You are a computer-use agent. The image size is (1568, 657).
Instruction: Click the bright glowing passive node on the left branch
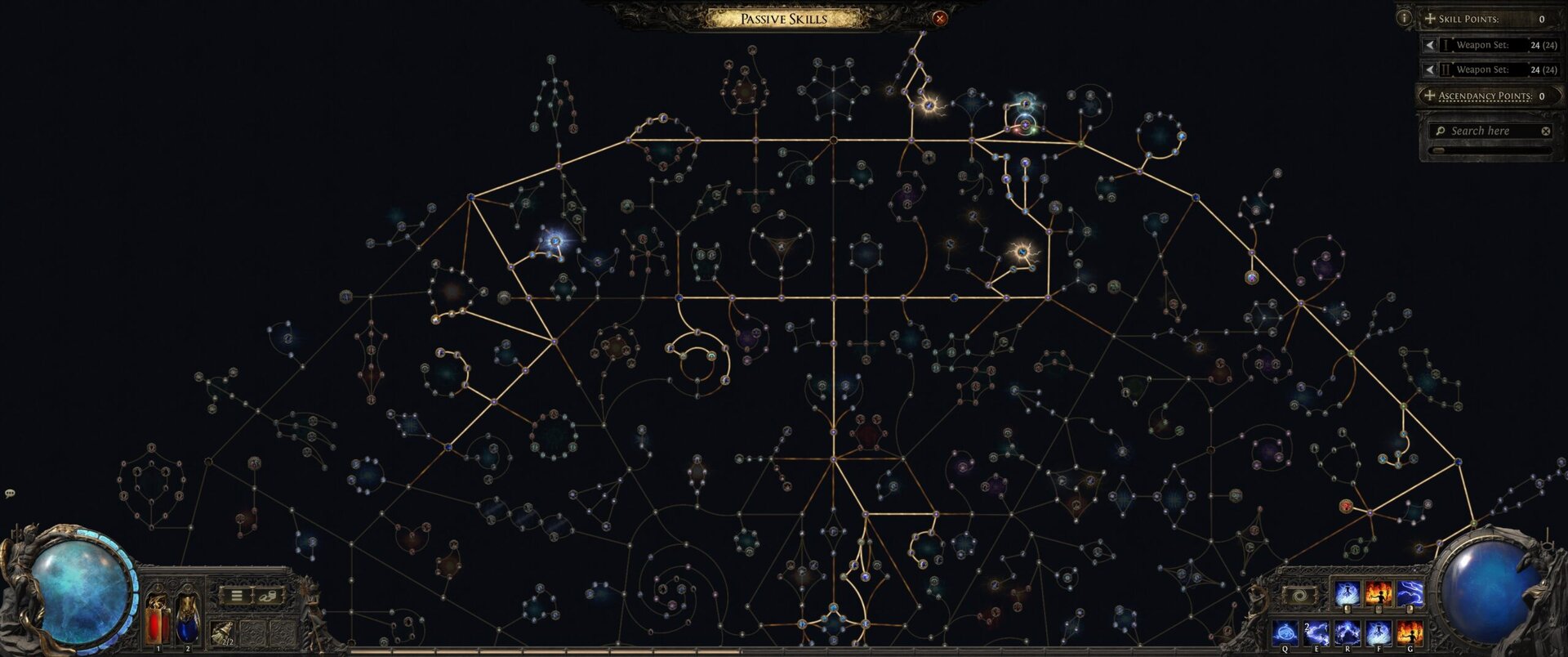click(554, 241)
